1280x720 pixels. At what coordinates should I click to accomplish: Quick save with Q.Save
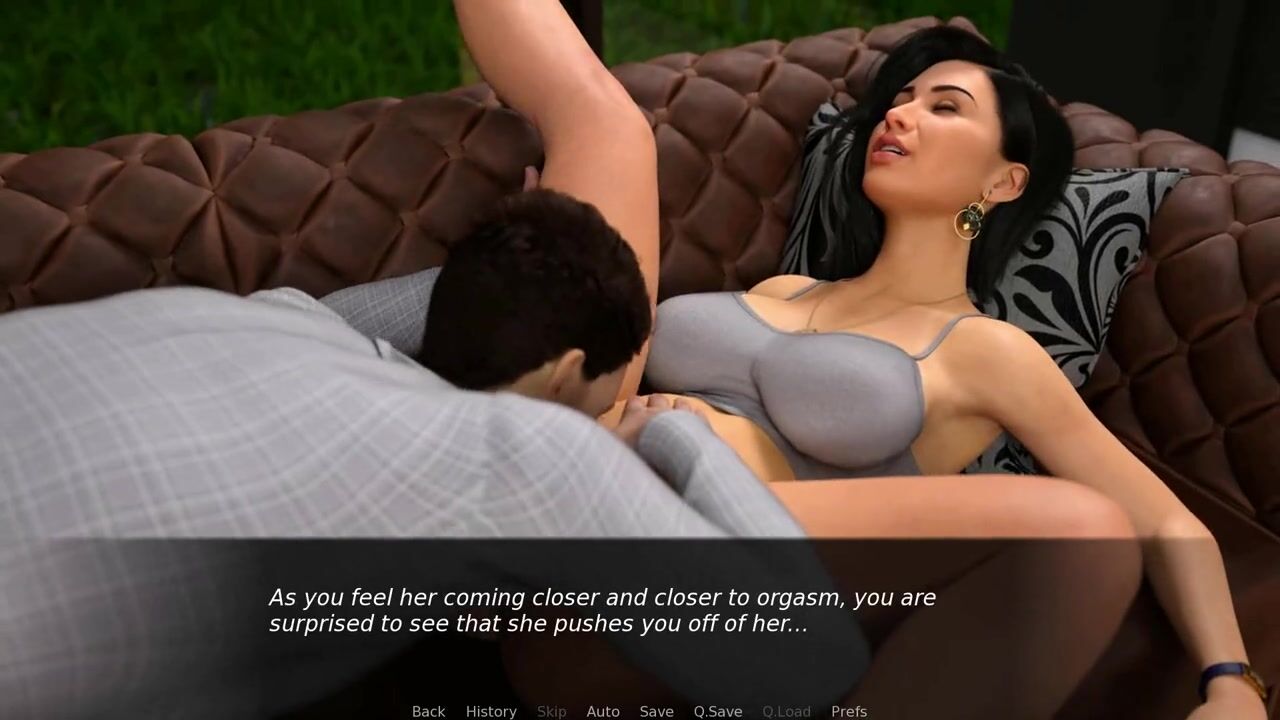pyautogui.click(x=718, y=711)
